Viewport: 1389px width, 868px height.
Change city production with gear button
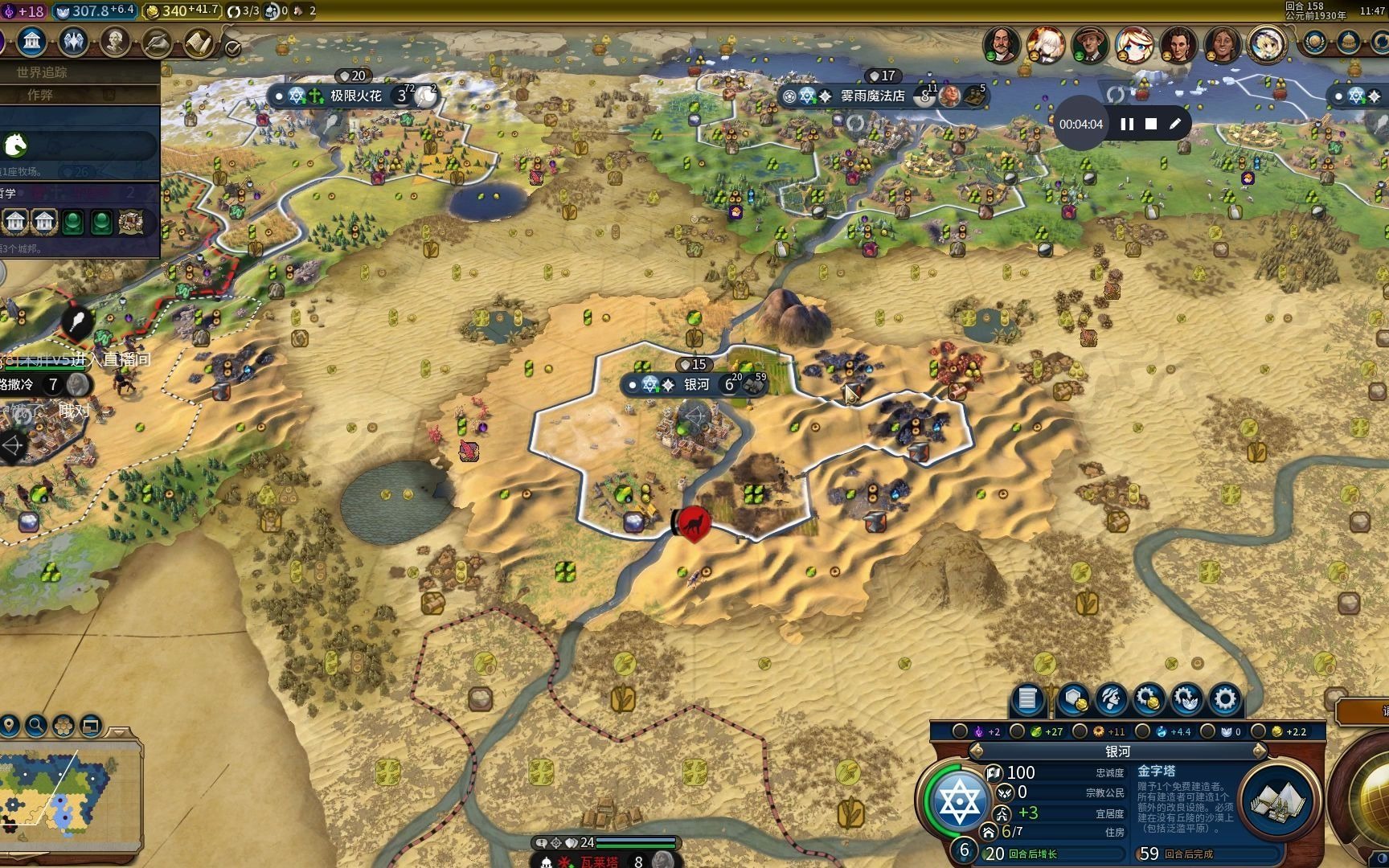pyautogui.click(x=1225, y=699)
